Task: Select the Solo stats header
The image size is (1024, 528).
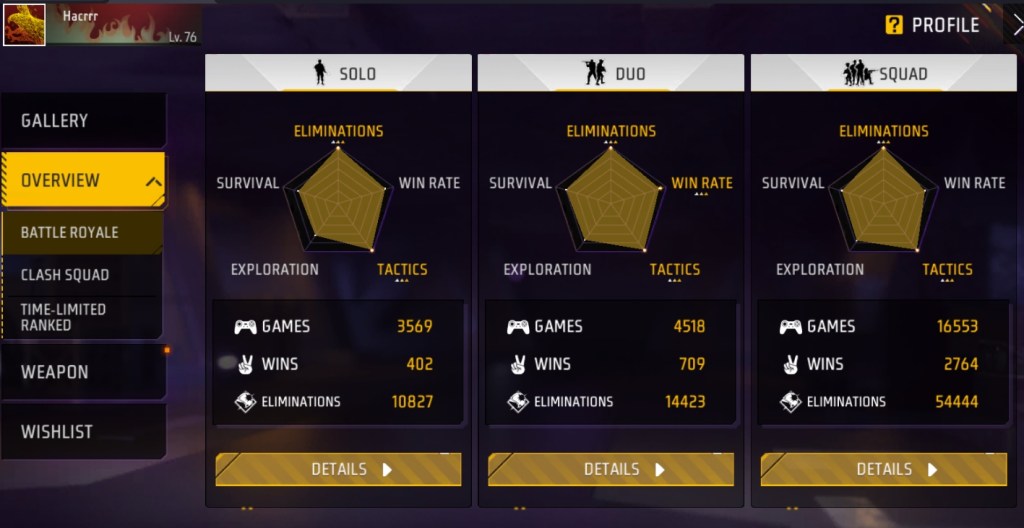Action: click(x=338, y=73)
